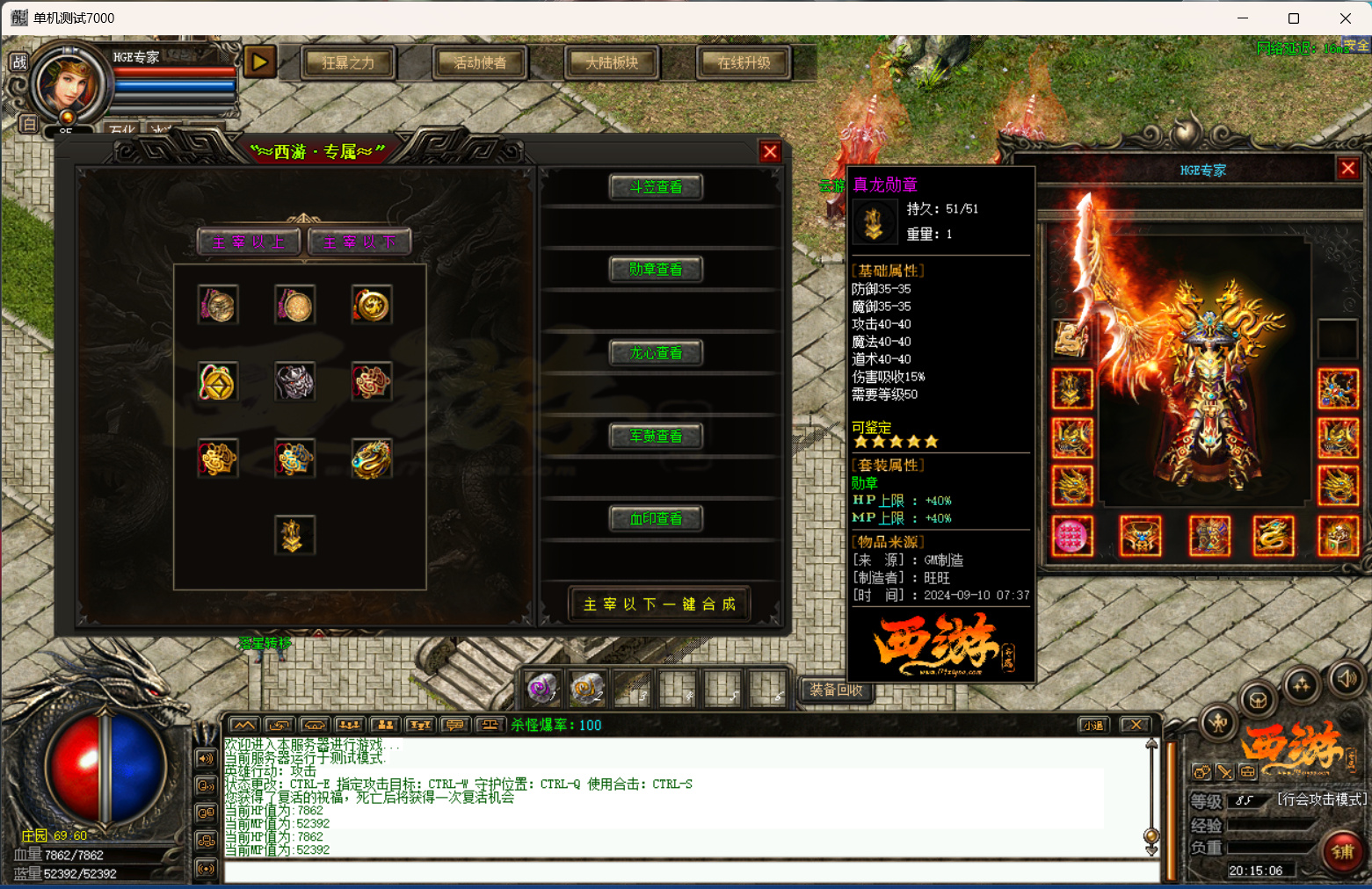Image resolution: width=1372 pixels, height=889 pixels.
Task: Open the 大陆板块 menu
Action: [x=612, y=63]
